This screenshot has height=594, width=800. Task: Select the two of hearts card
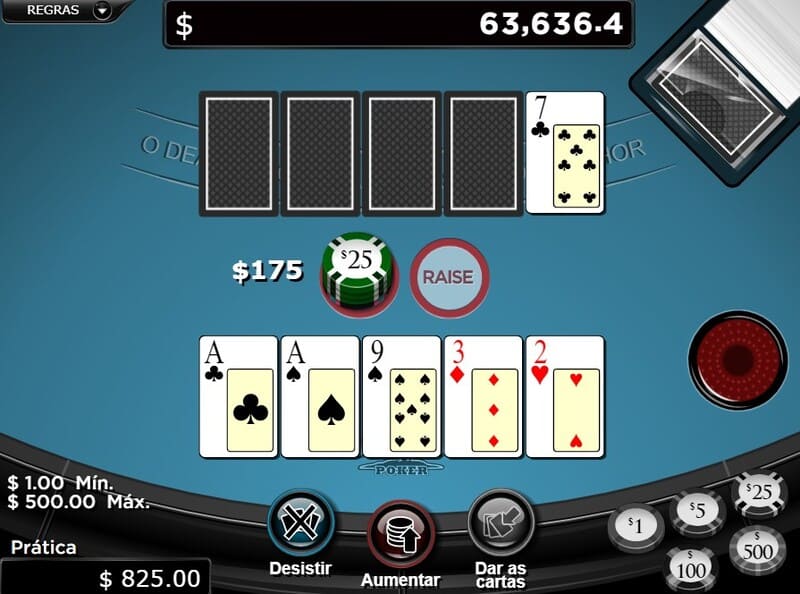point(566,396)
